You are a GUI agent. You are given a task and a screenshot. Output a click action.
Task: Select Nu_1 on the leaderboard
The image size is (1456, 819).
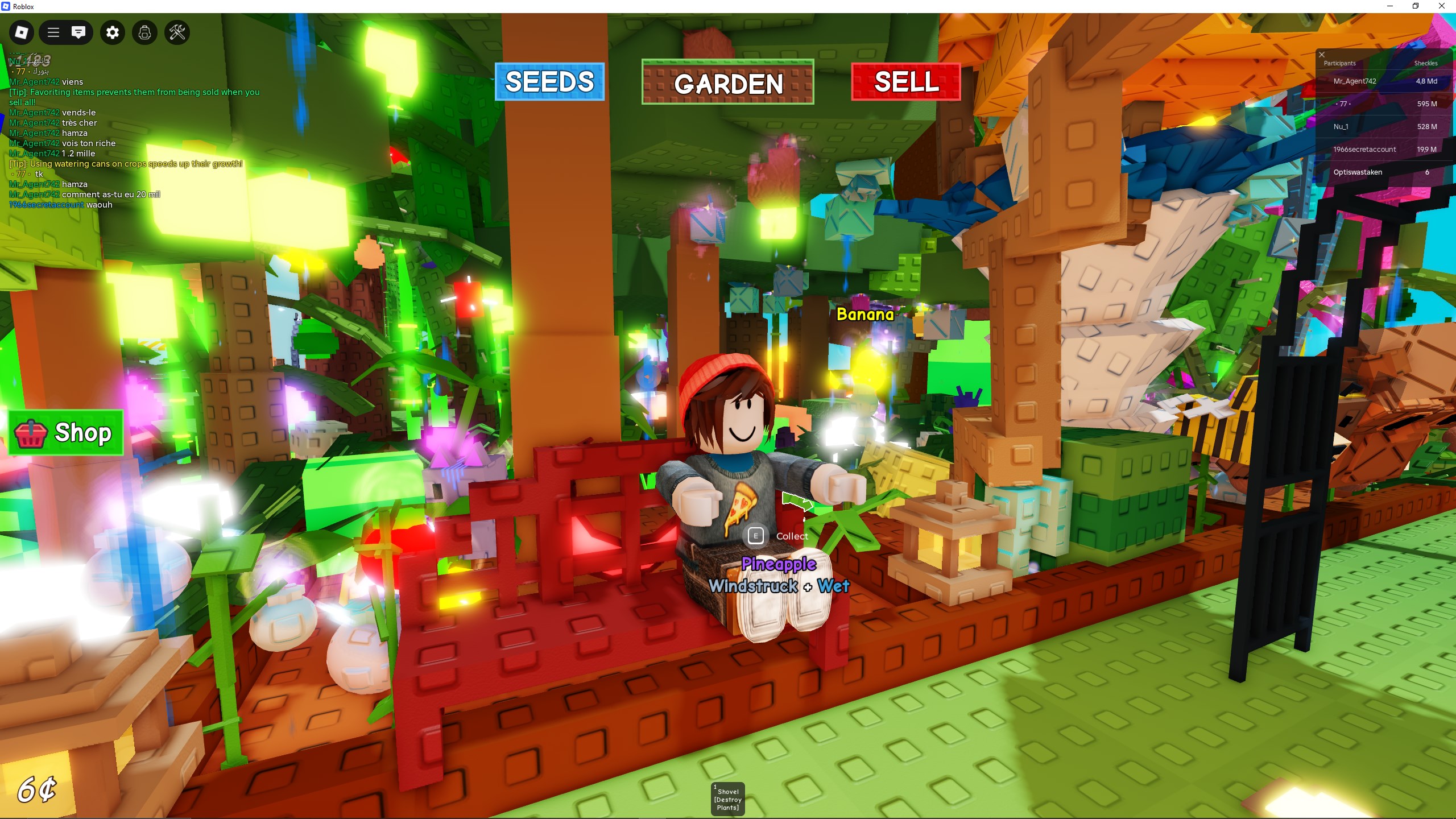pos(1341,126)
